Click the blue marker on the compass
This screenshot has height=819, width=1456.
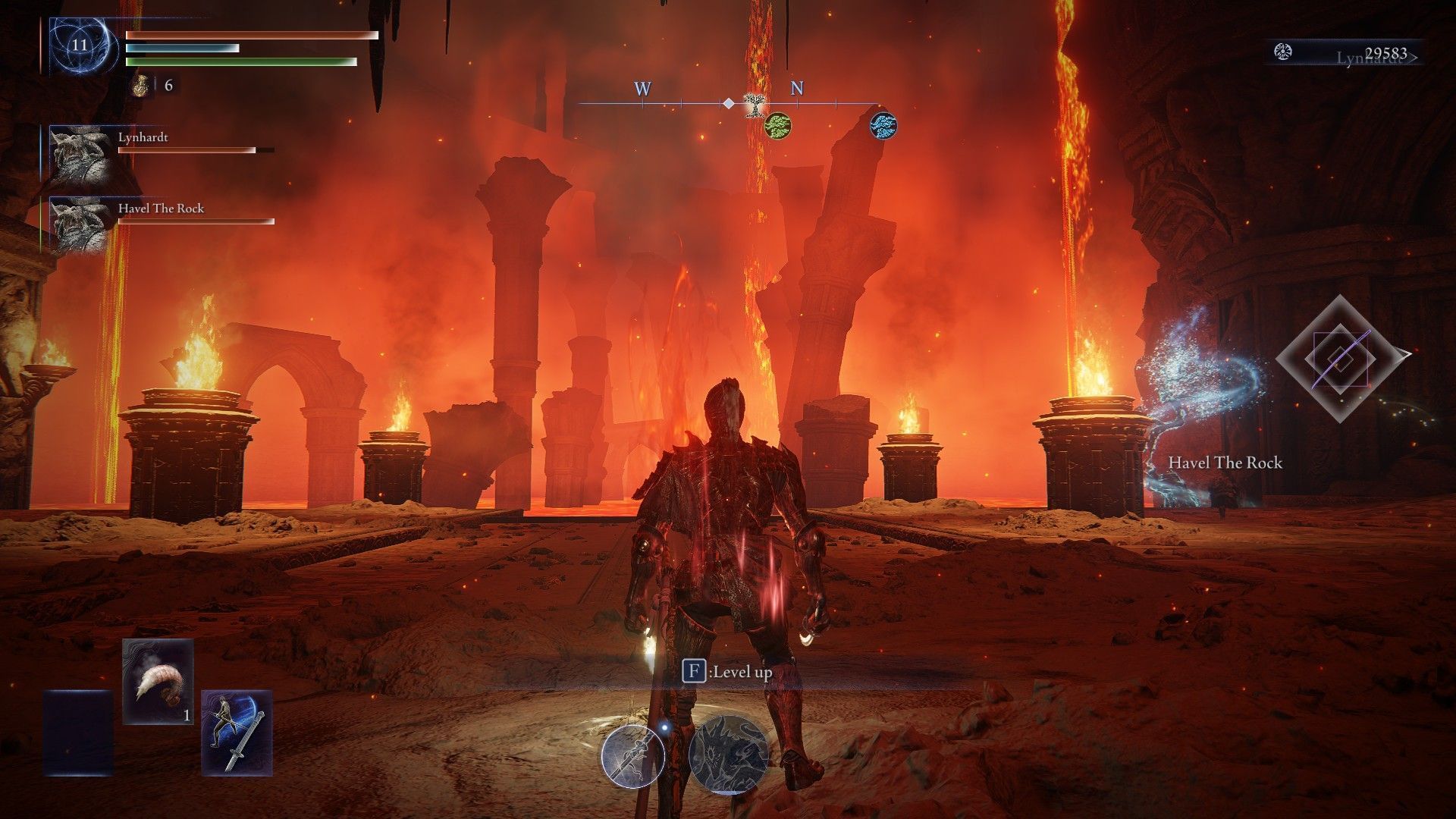883,124
